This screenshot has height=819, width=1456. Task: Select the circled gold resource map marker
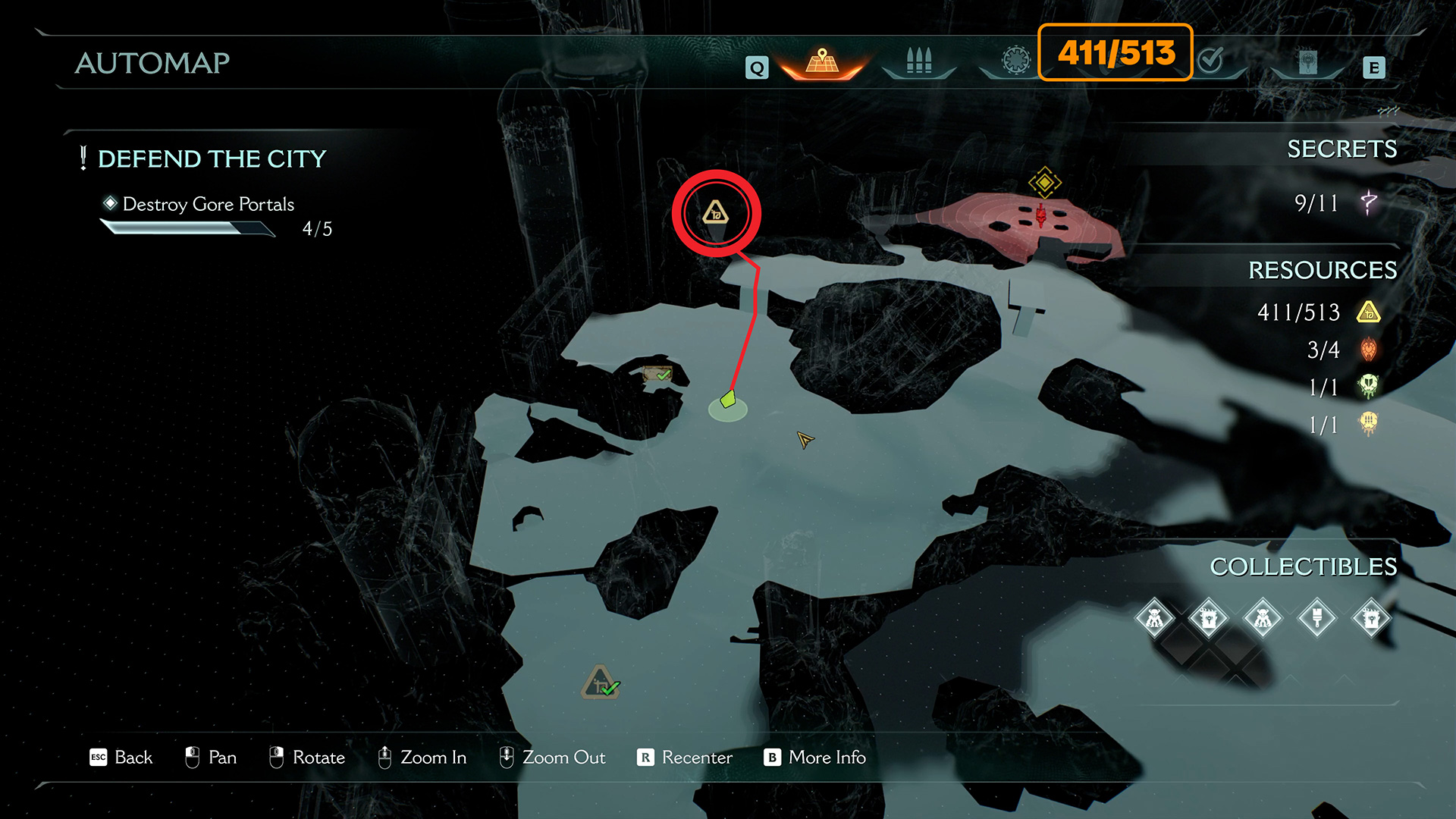click(715, 213)
